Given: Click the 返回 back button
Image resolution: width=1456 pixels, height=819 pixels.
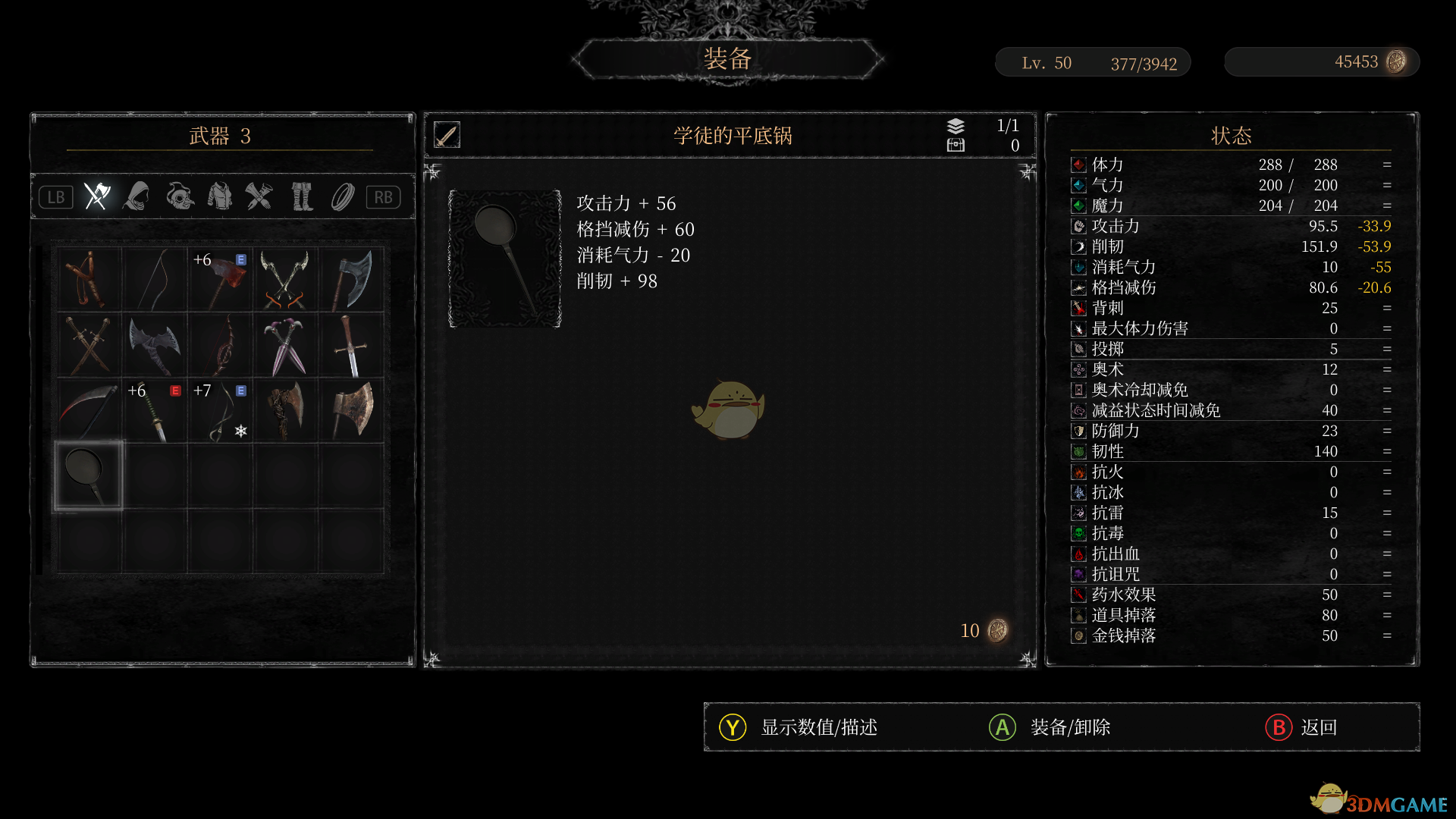Looking at the screenshot, I should click(1301, 727).
